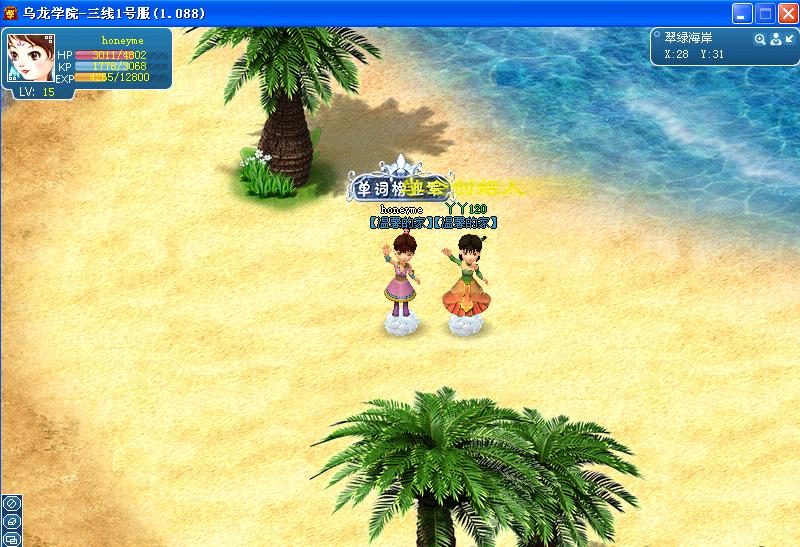800x547 pixels.
Task: Click the honeyme character portrait
Action: pos(29,59)
